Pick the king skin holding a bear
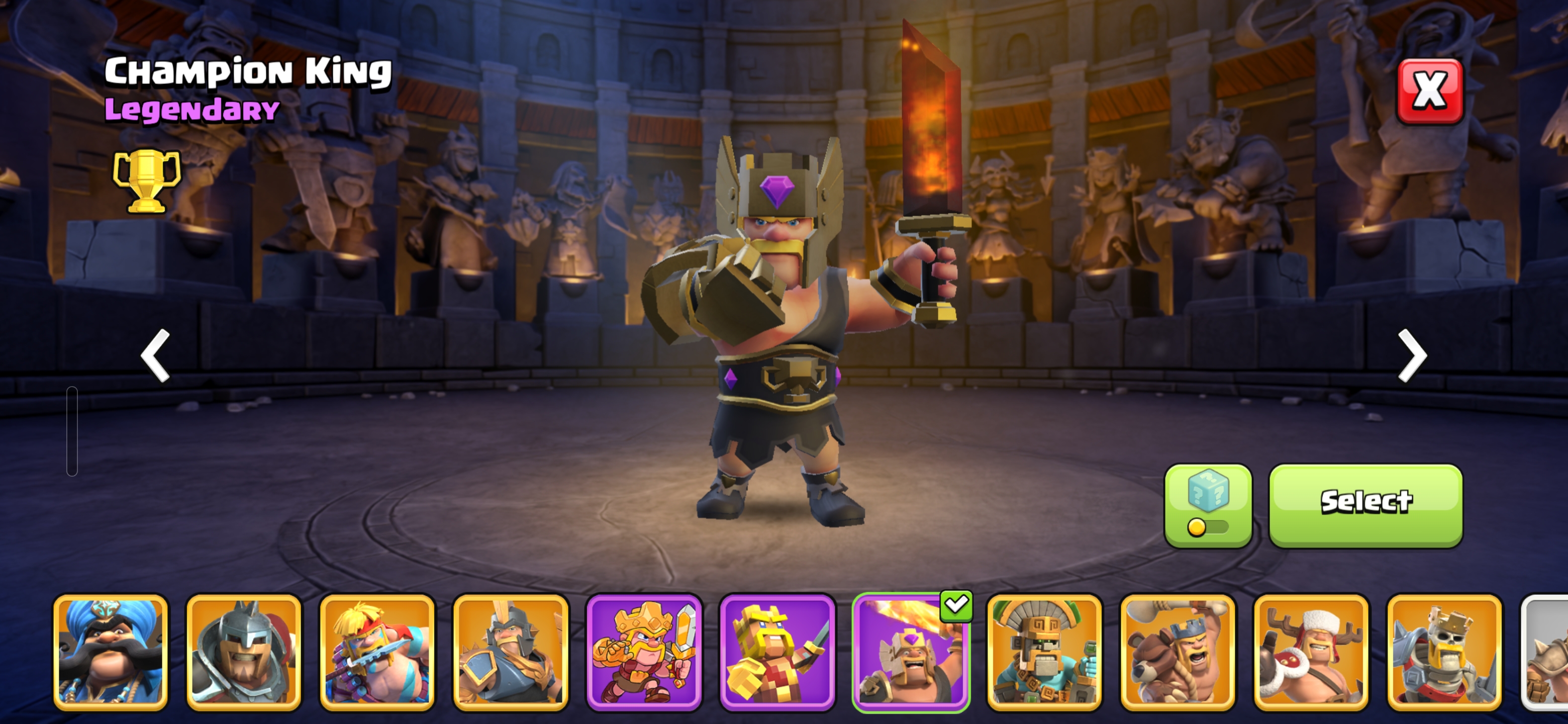This screenshot has width=1568, height=724. coord(1177,652)
